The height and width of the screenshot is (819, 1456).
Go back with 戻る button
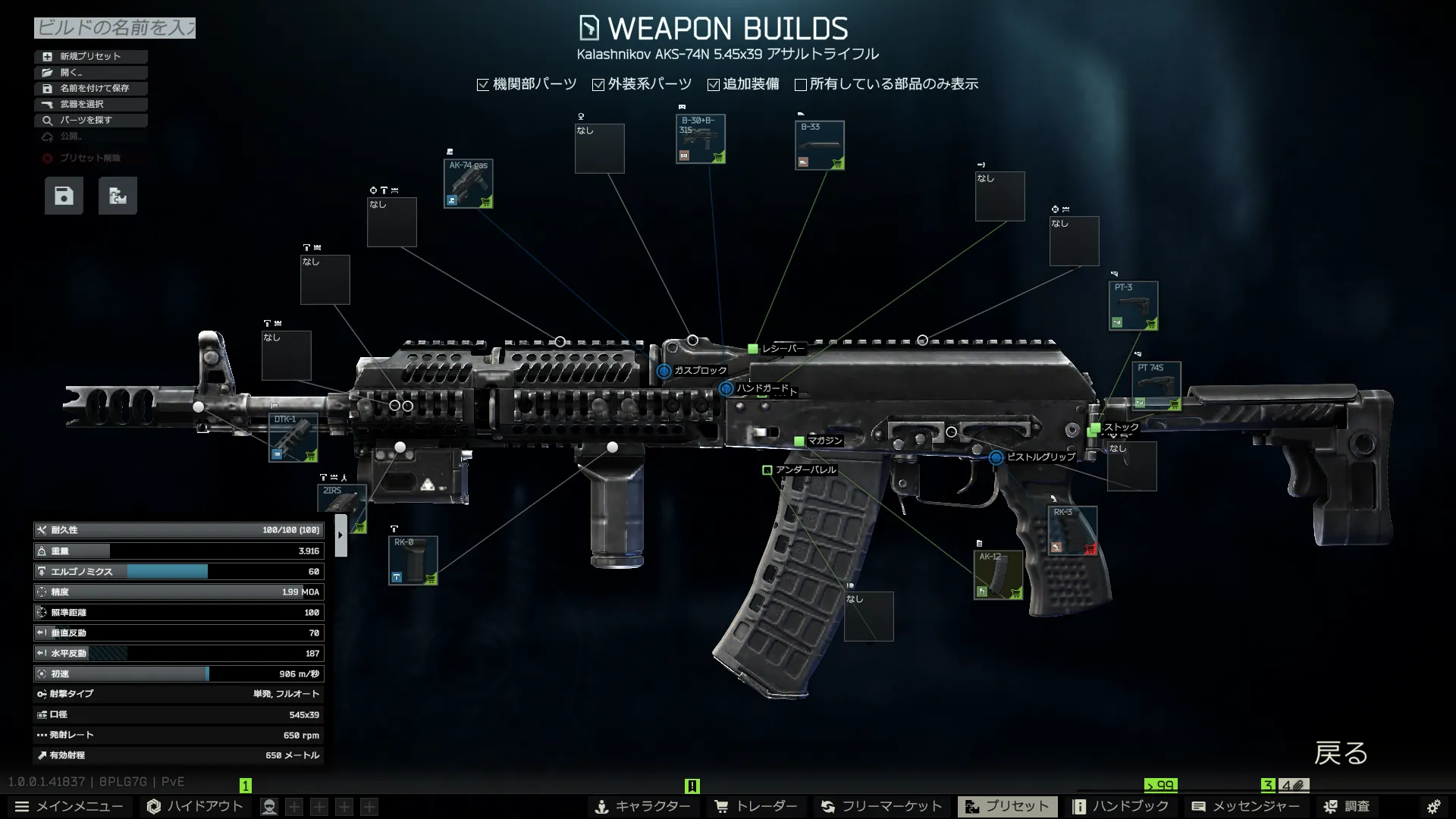[x=1341, y=753]
